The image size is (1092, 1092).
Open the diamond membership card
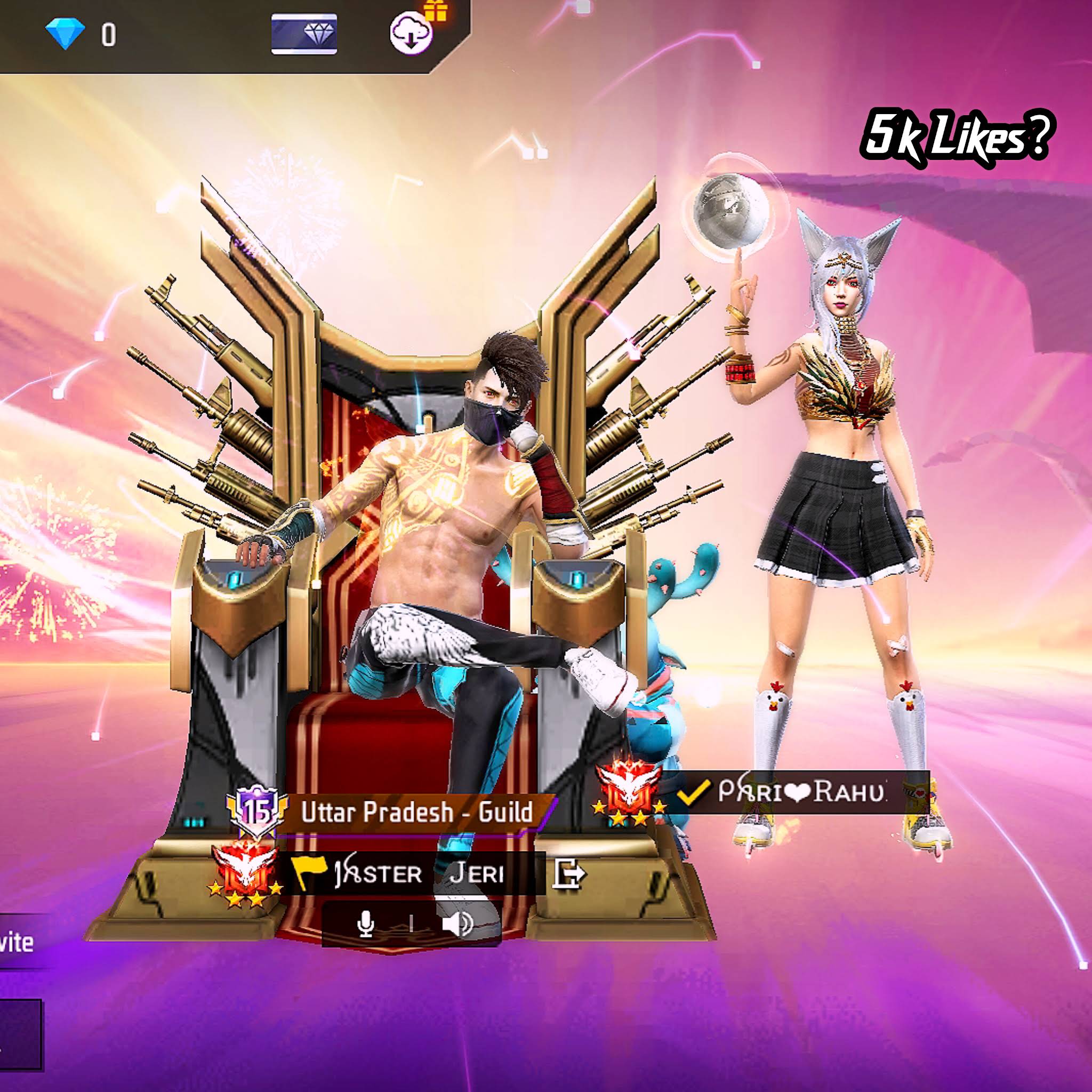[x=304, y=34]
